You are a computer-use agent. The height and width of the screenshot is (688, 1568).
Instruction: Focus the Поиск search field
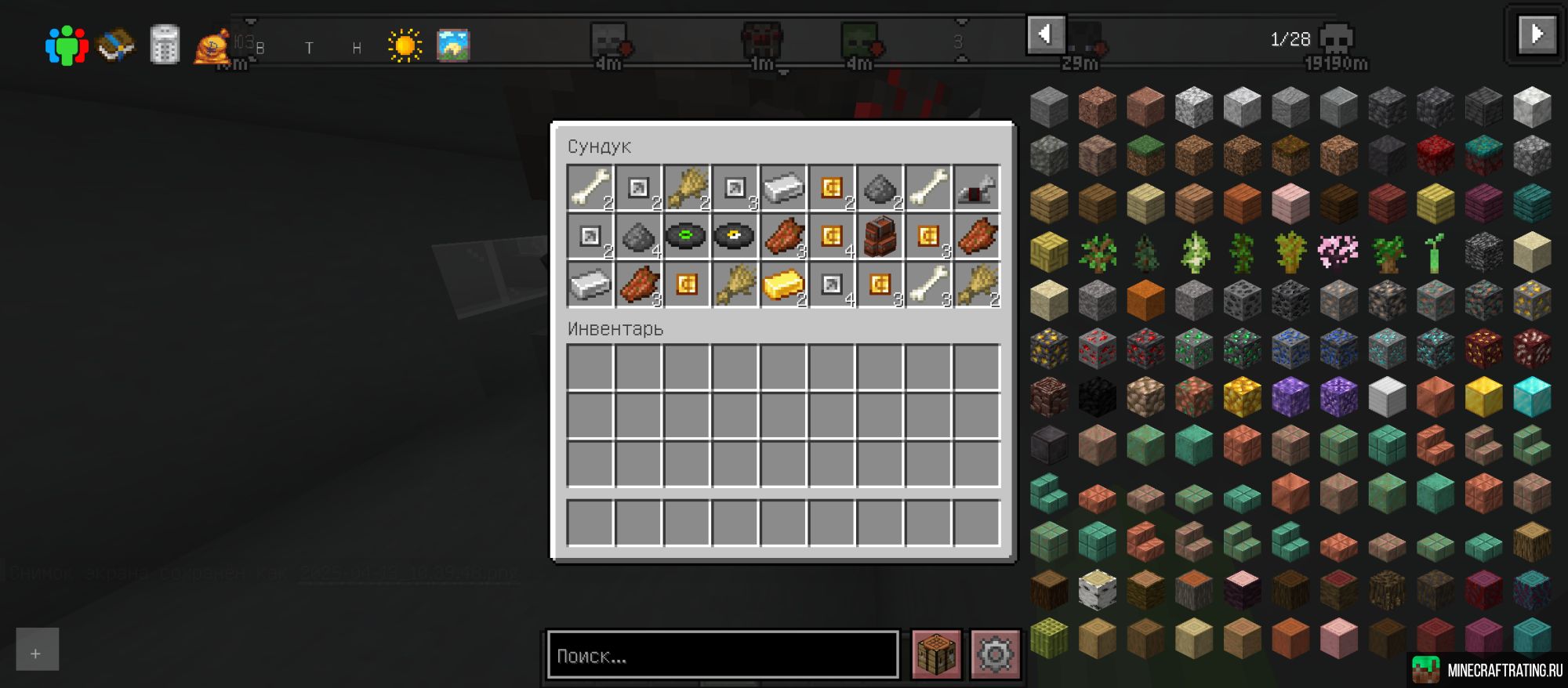coord(722,655)
